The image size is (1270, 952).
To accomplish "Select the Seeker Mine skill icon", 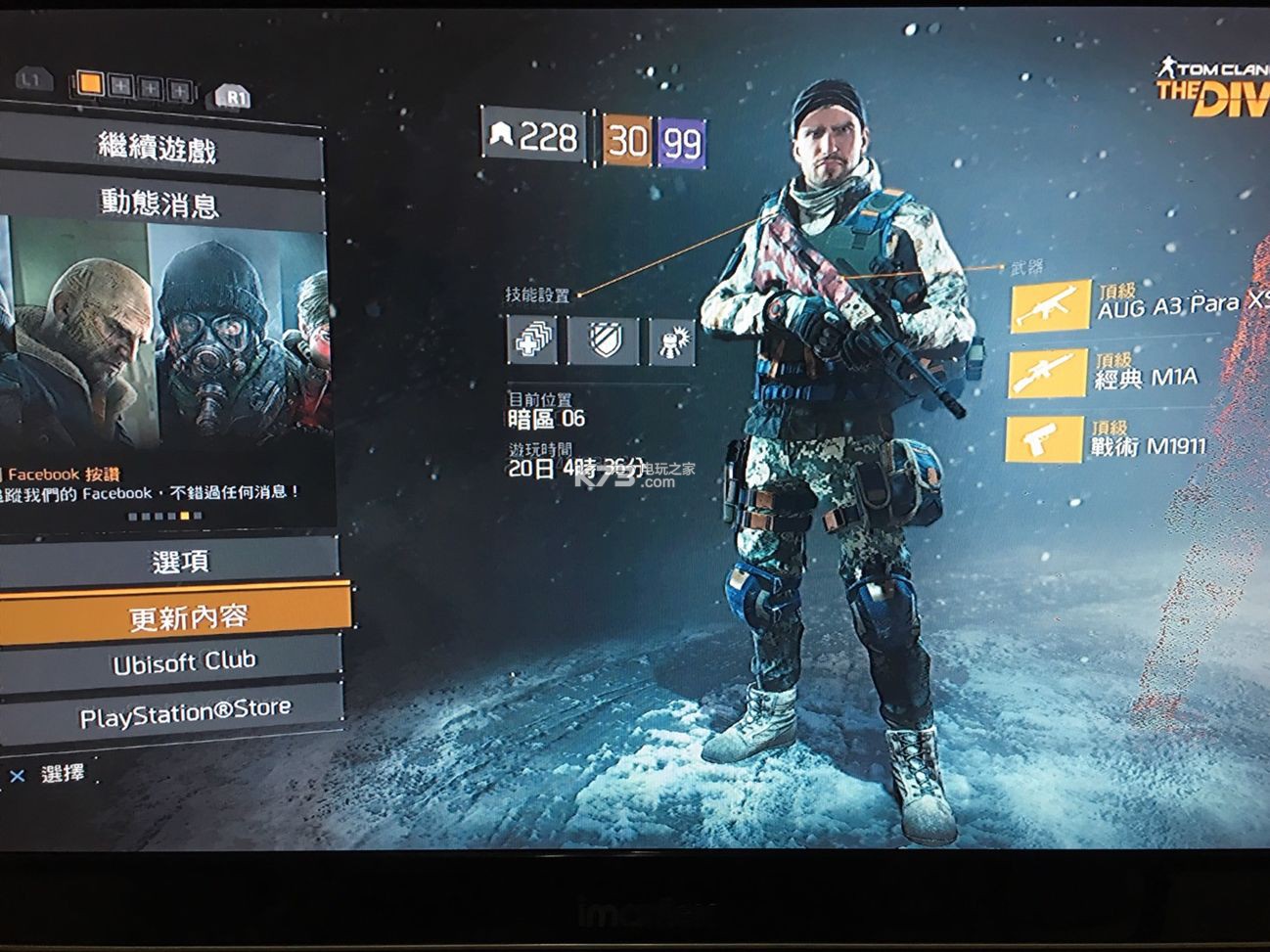I will coord(672,340).
